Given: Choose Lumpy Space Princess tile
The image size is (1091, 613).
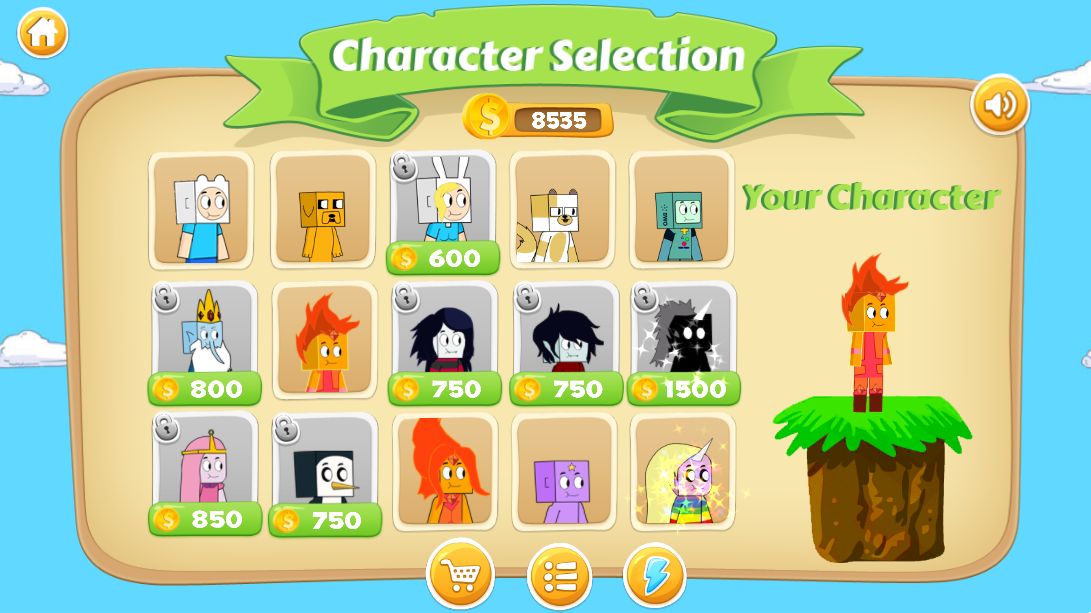Looking at the screenshot, I should pyautogui.click(x=563, y=472).
